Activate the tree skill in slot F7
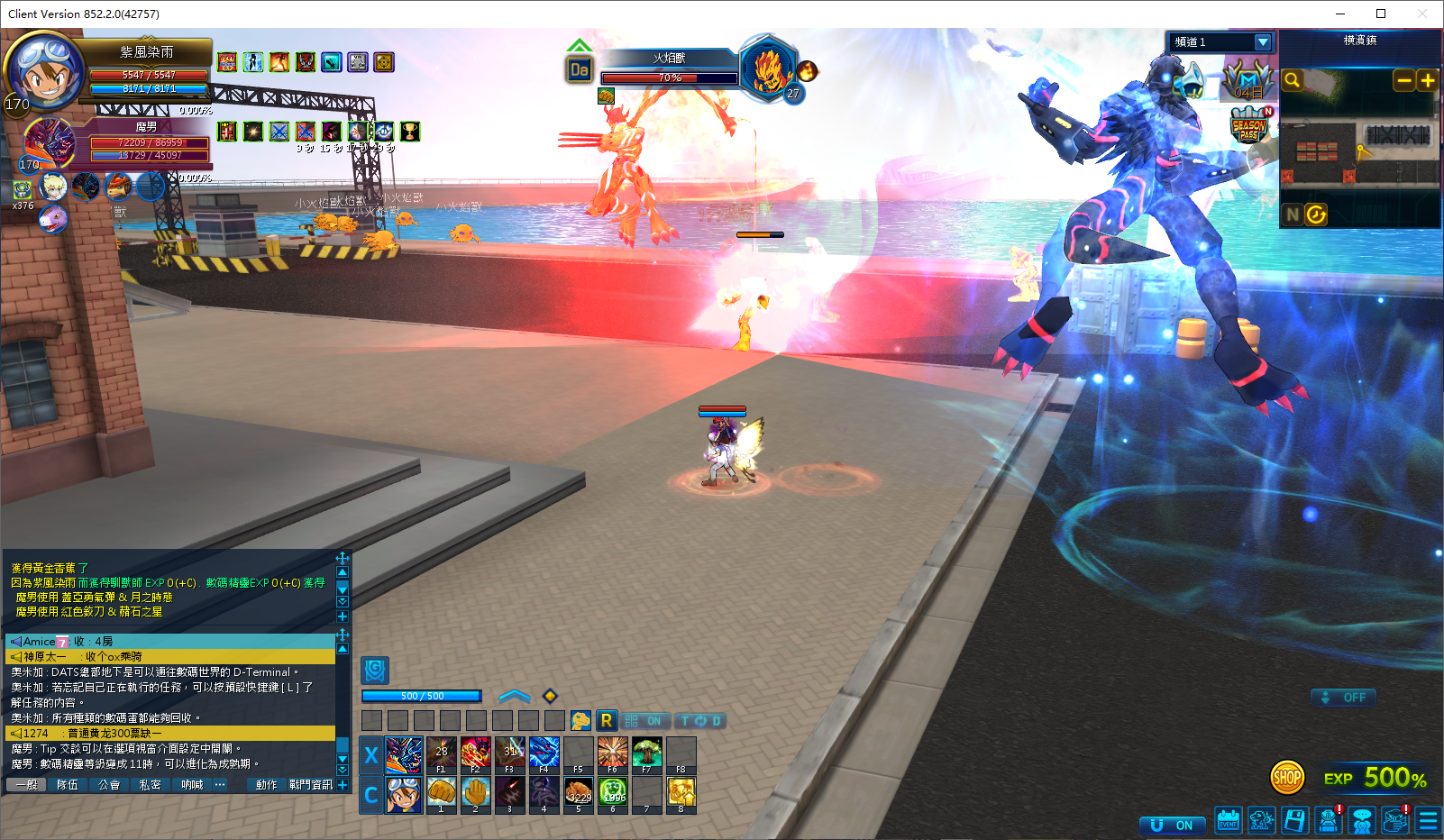1444x840 pixels. tap(646, 753)
